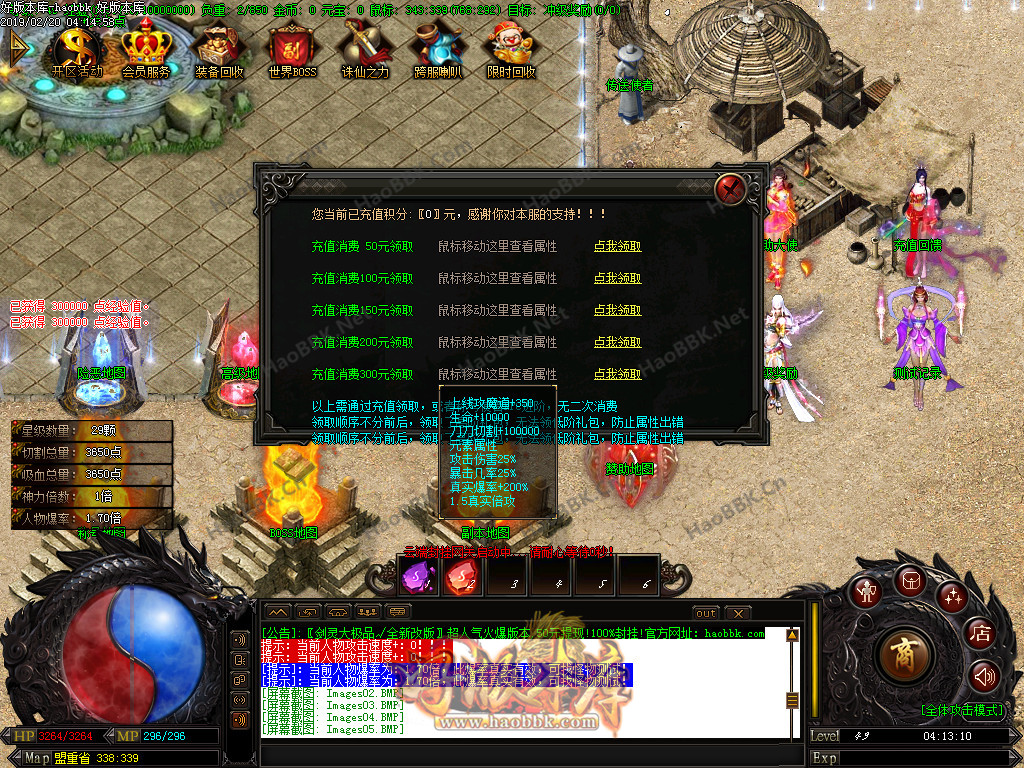Image resolution: width=1024 pixels, height=768 pixels.
Task: Close the recharge reward dialog
Action: click(x=732, y=186)
